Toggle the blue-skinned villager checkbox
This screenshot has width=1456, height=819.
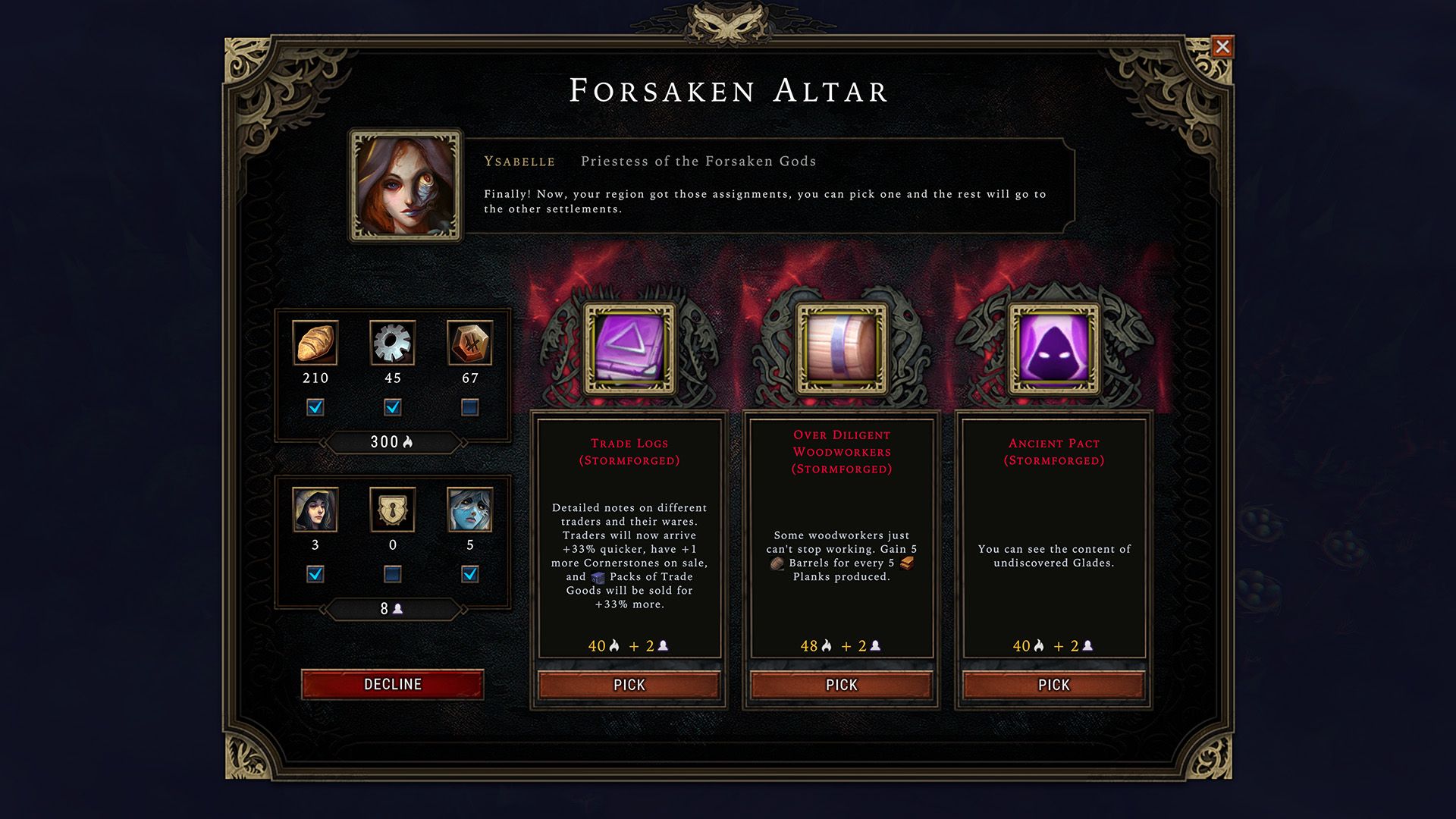click(470, 574)
